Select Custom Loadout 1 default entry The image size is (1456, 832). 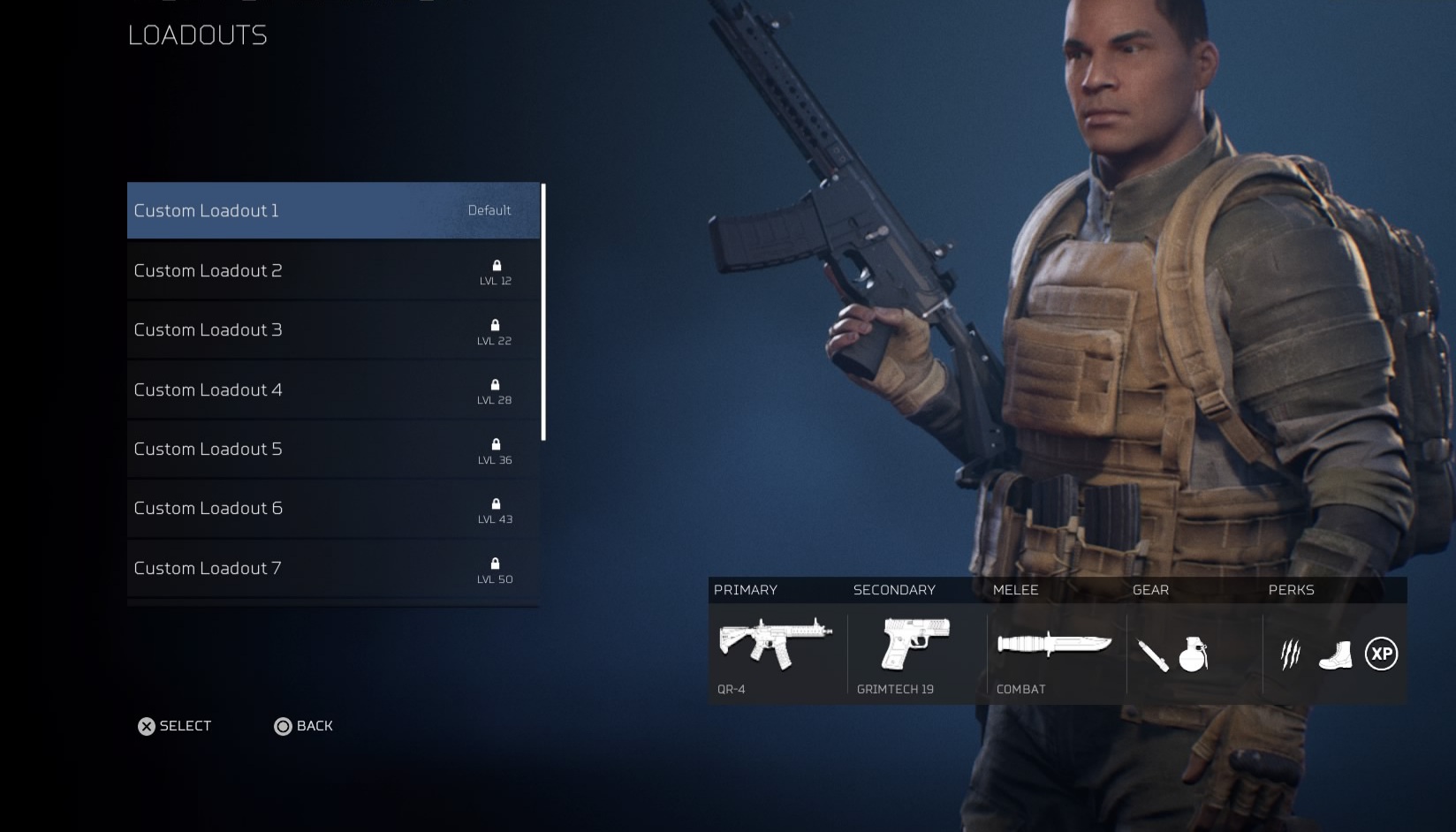(333, 210)
